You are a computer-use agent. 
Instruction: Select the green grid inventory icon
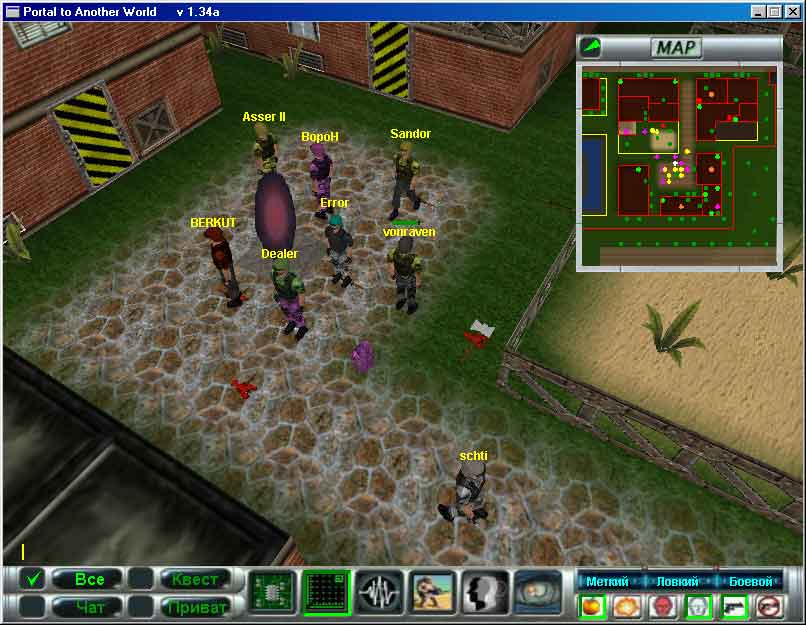[x=326, y=592]
